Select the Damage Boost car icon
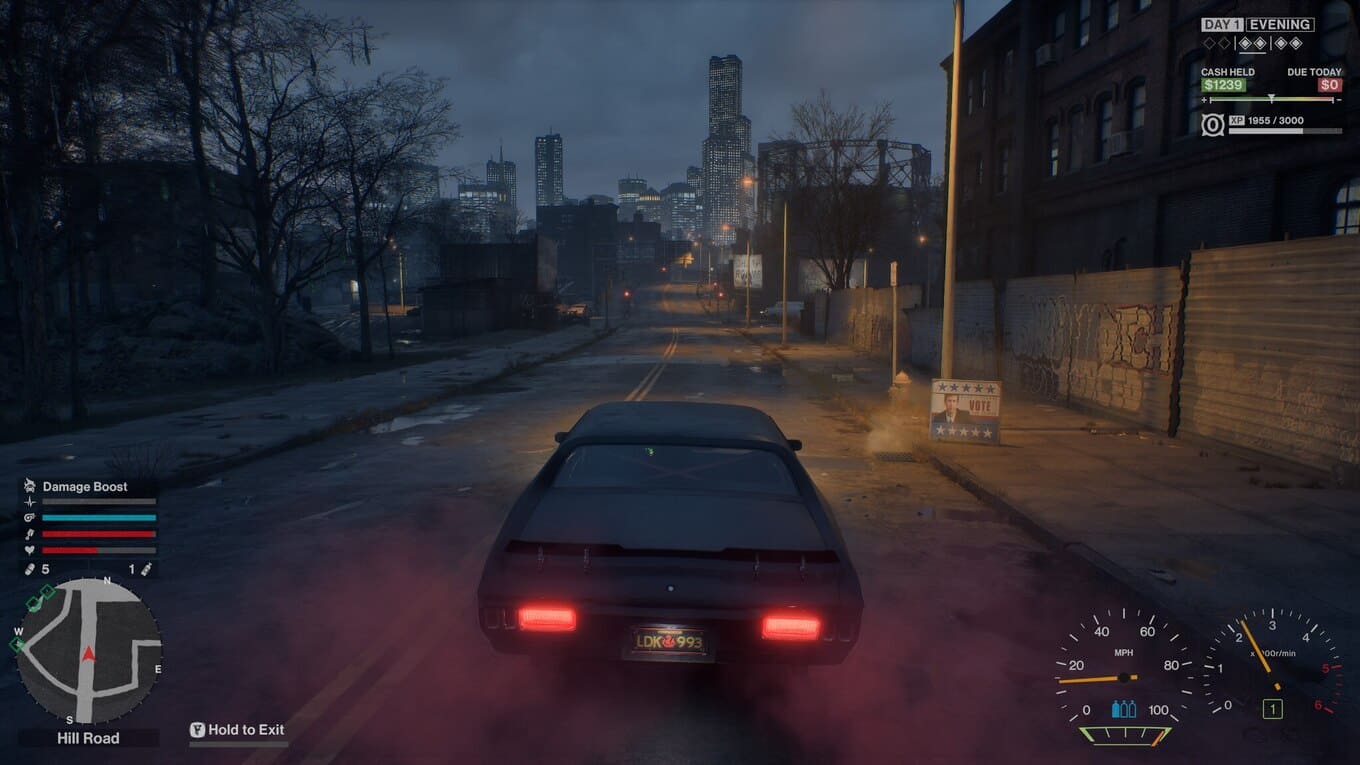1360x765 pixels. tap(30, 486)
